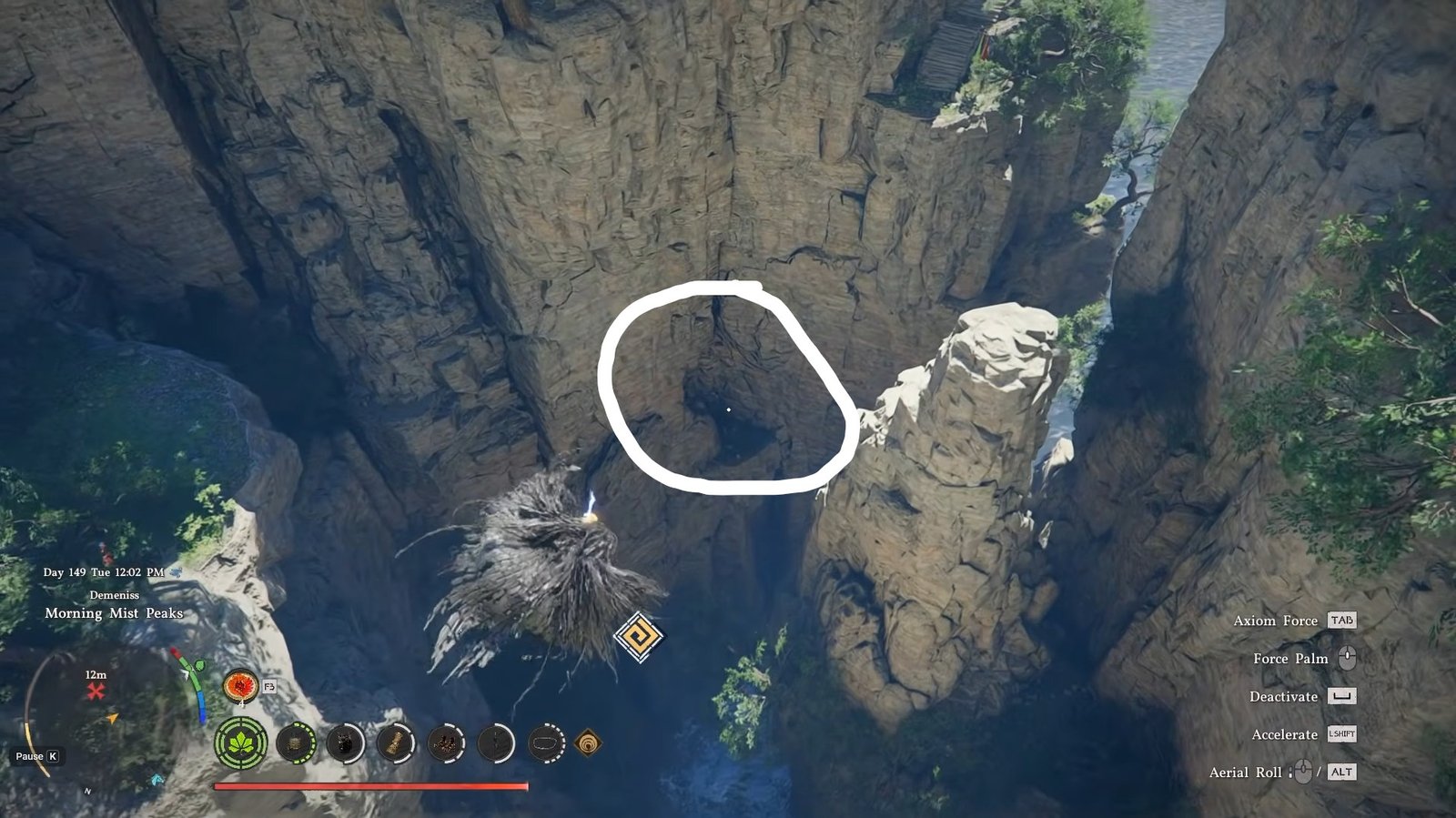Select the golden gauntlet slot

395,743
